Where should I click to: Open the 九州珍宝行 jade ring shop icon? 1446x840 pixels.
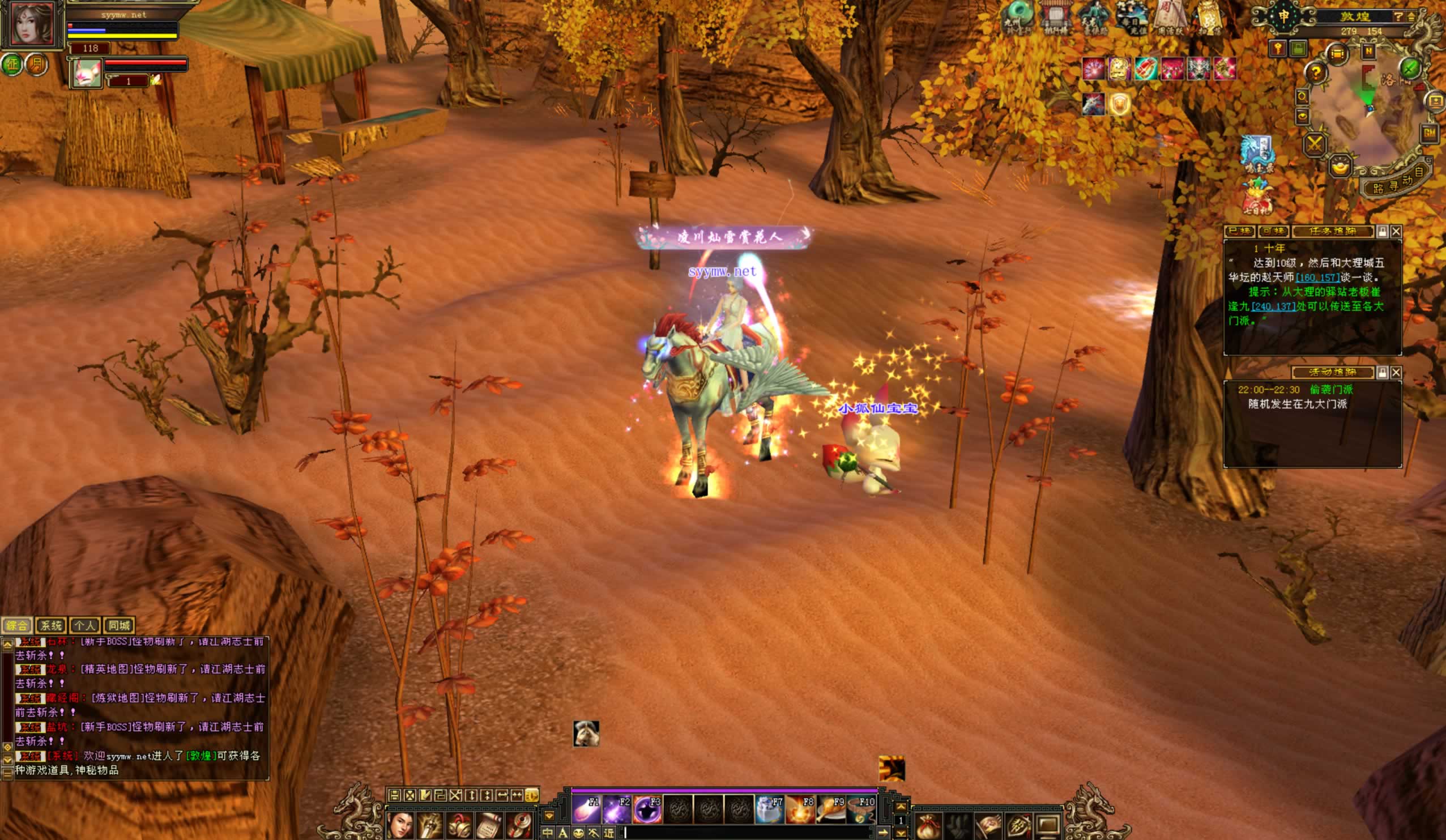1018,17
